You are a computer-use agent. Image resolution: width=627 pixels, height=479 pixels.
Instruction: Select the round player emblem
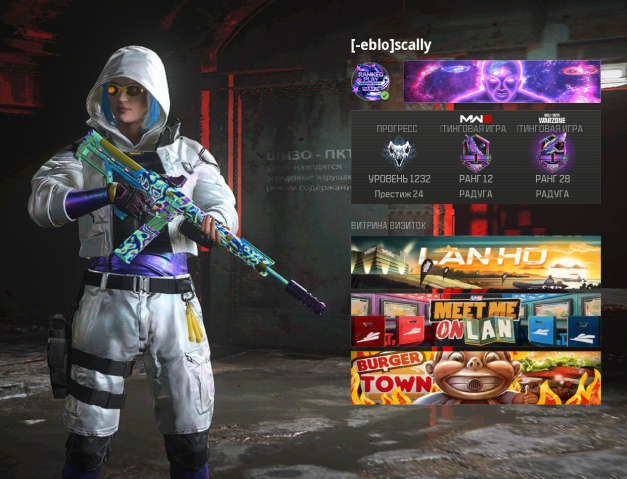click(x=371, y=81)
